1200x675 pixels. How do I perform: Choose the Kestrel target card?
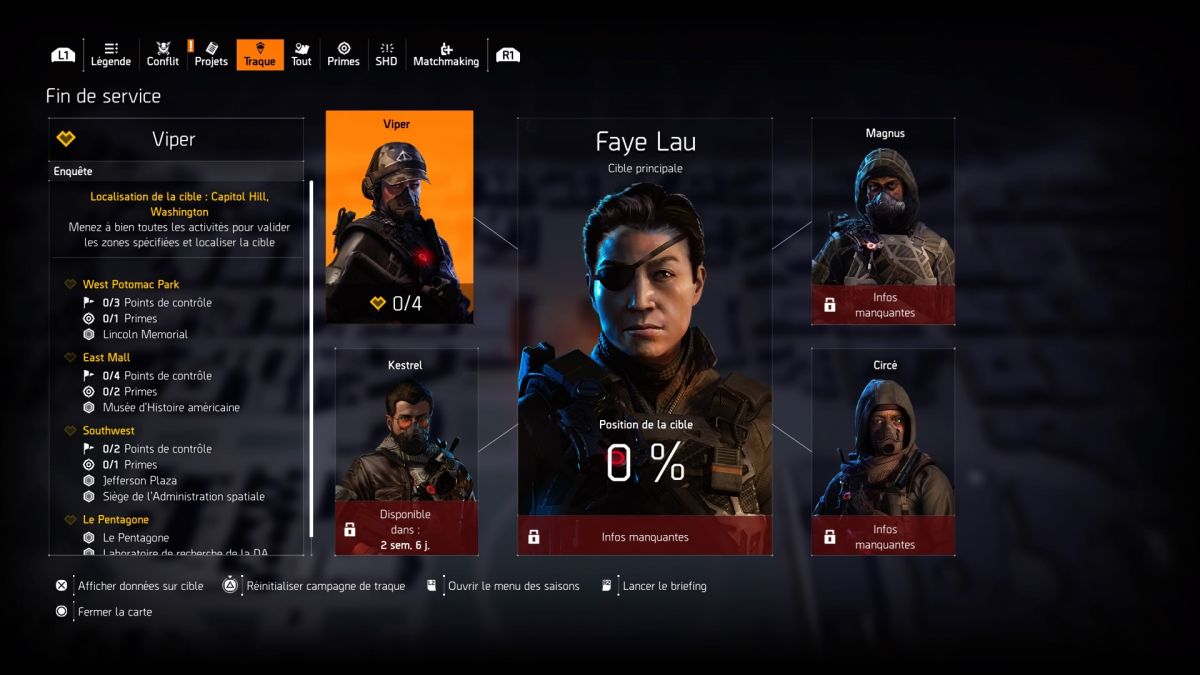pyautogui.click(x=406, y=451)
